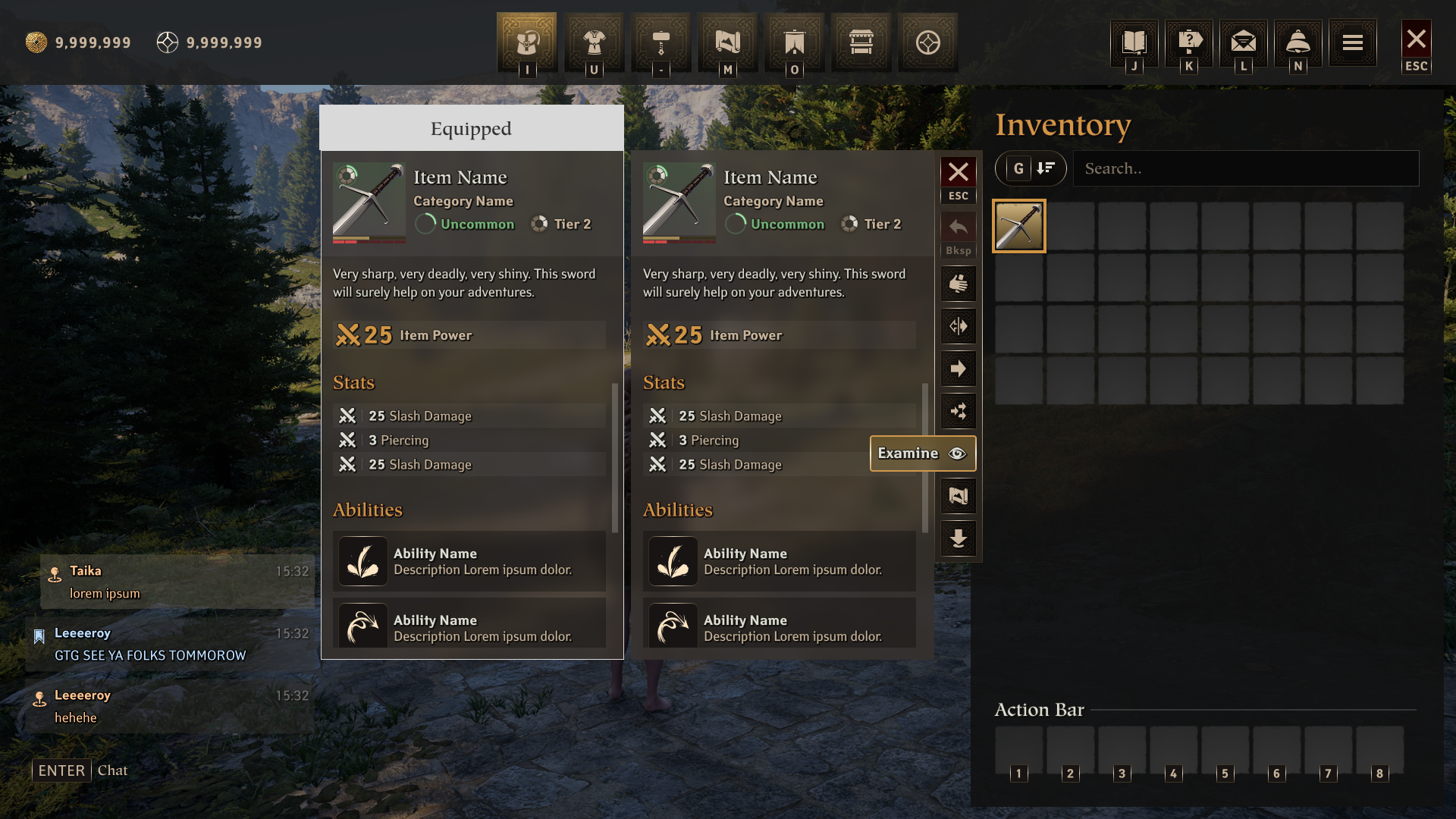Click the download-arrow drop item action
1456x819 pixels.
pos(959,538)
